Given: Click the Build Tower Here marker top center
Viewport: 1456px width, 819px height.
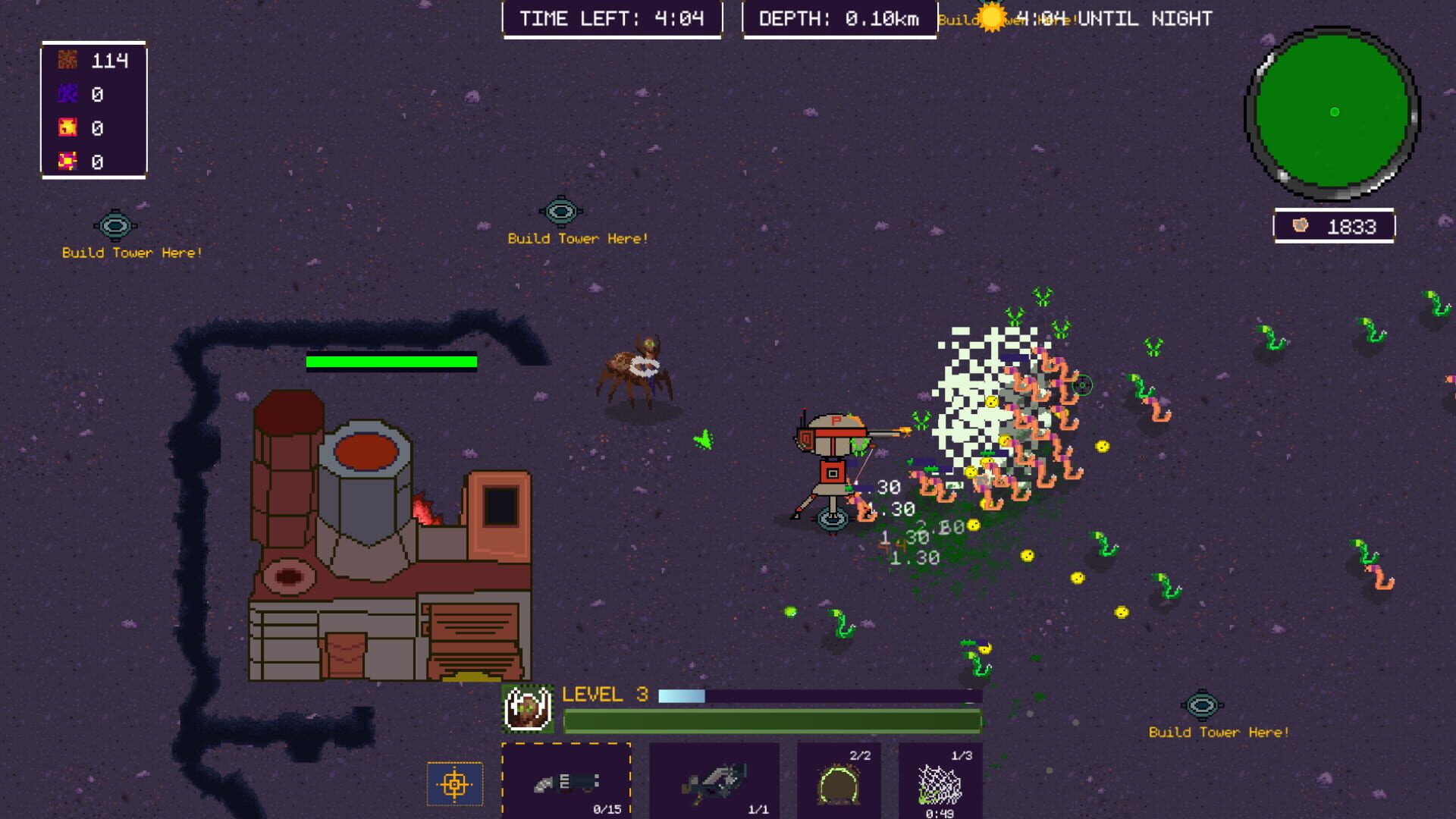Looking at the screenshot, I should coord(562,212).
